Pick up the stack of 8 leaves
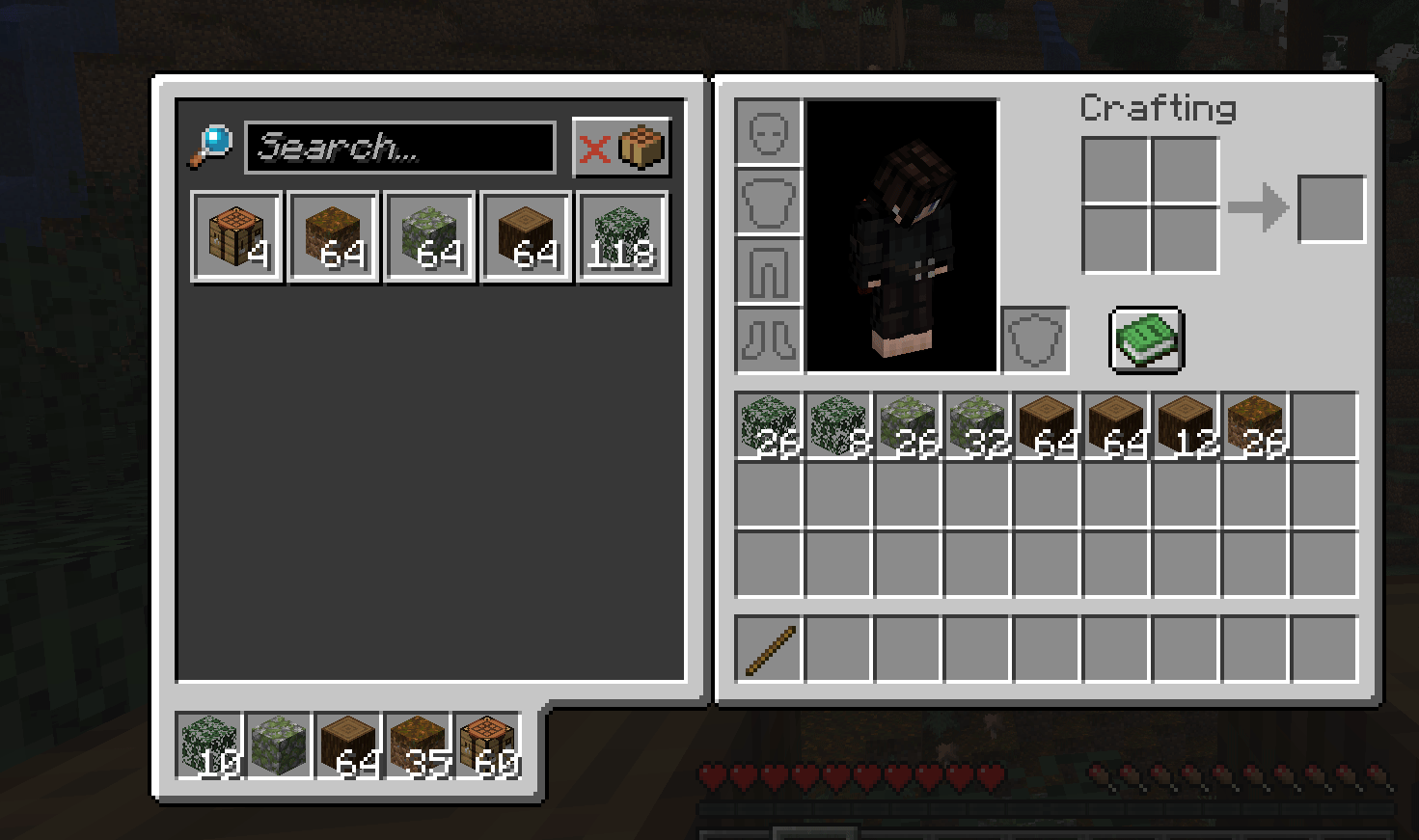Viewport: 1419px width, 840px height. click(838, 425)
